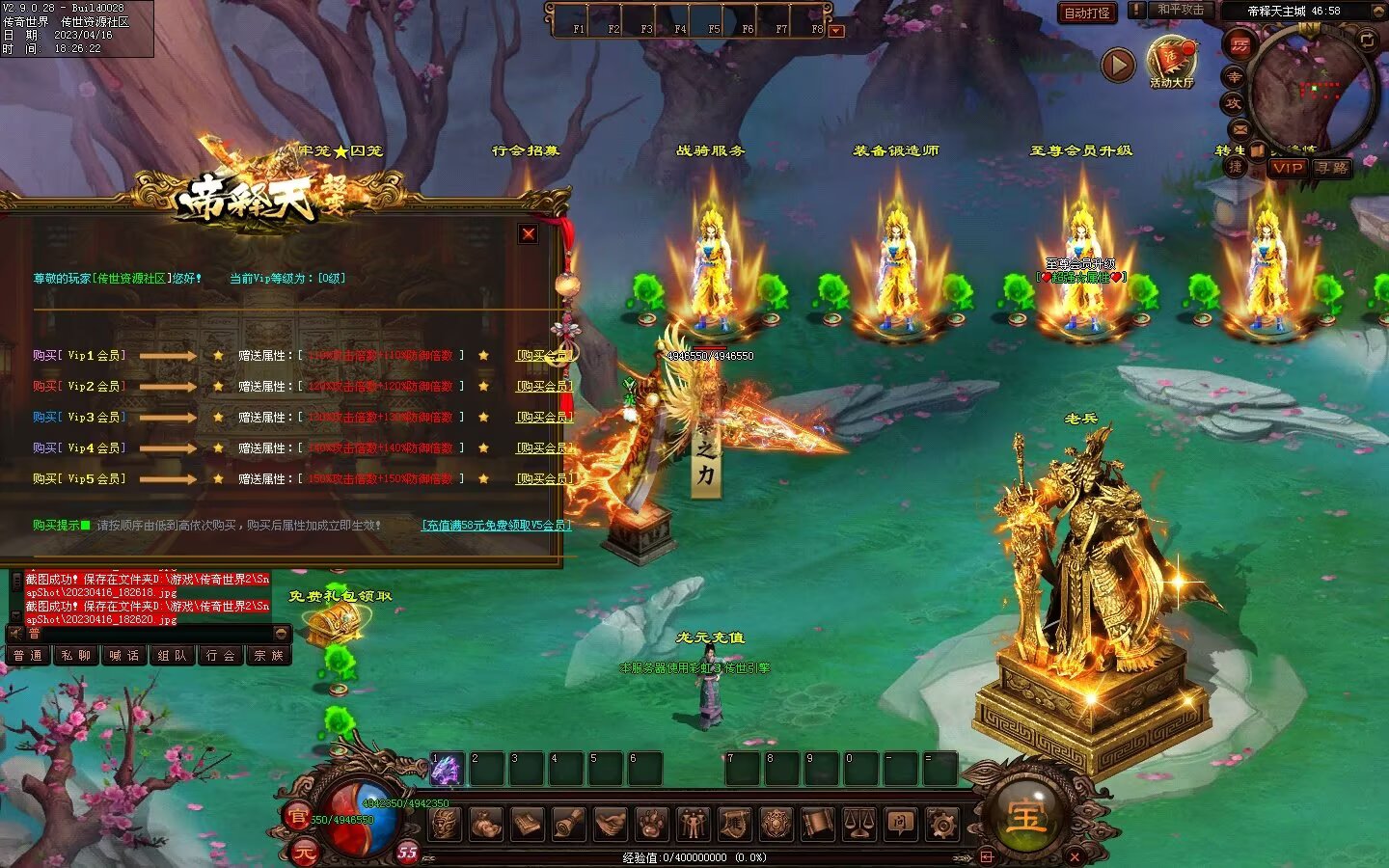Screen dimensions: 1389x868
Task: Open the gear settings icon
Action: pos(942,825)
